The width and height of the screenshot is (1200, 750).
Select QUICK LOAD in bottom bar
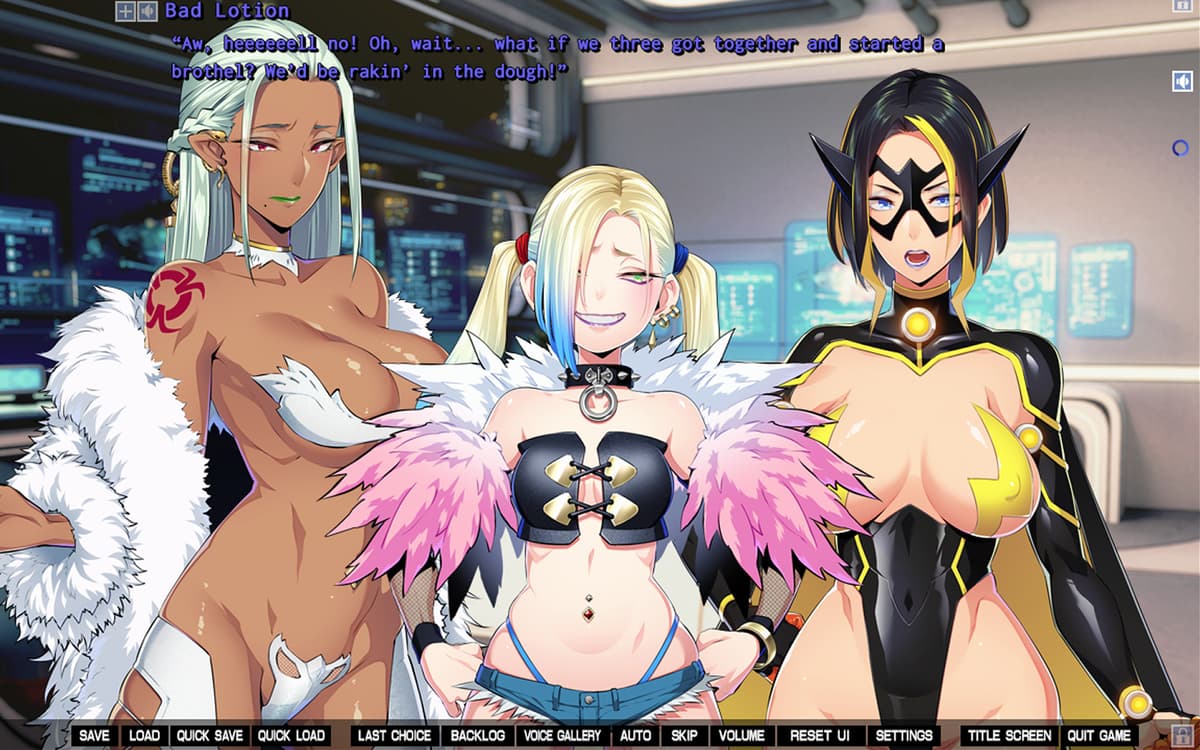tap(291, 736)
